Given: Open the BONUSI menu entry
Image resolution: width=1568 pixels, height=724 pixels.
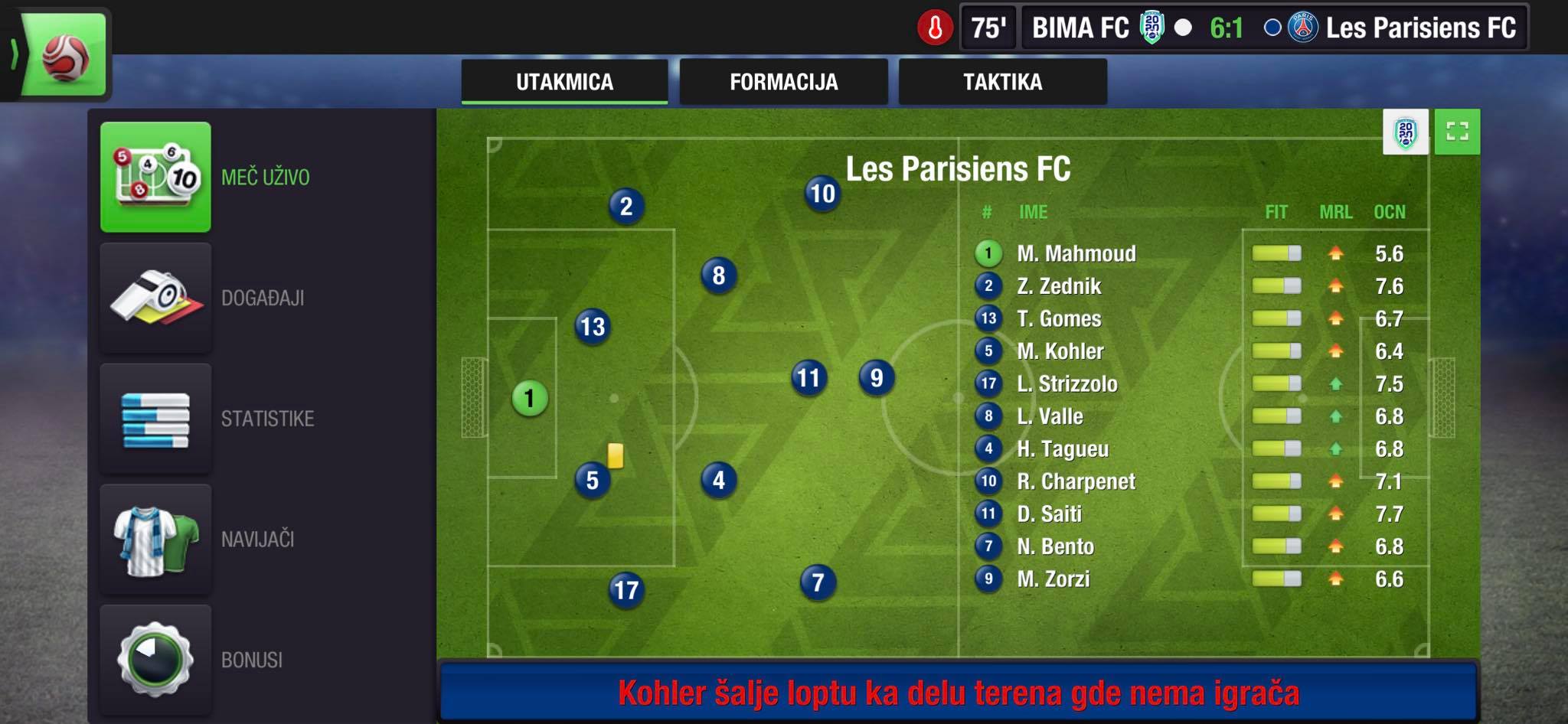Looking at the screenshot, I should click(x=156, y=660).
